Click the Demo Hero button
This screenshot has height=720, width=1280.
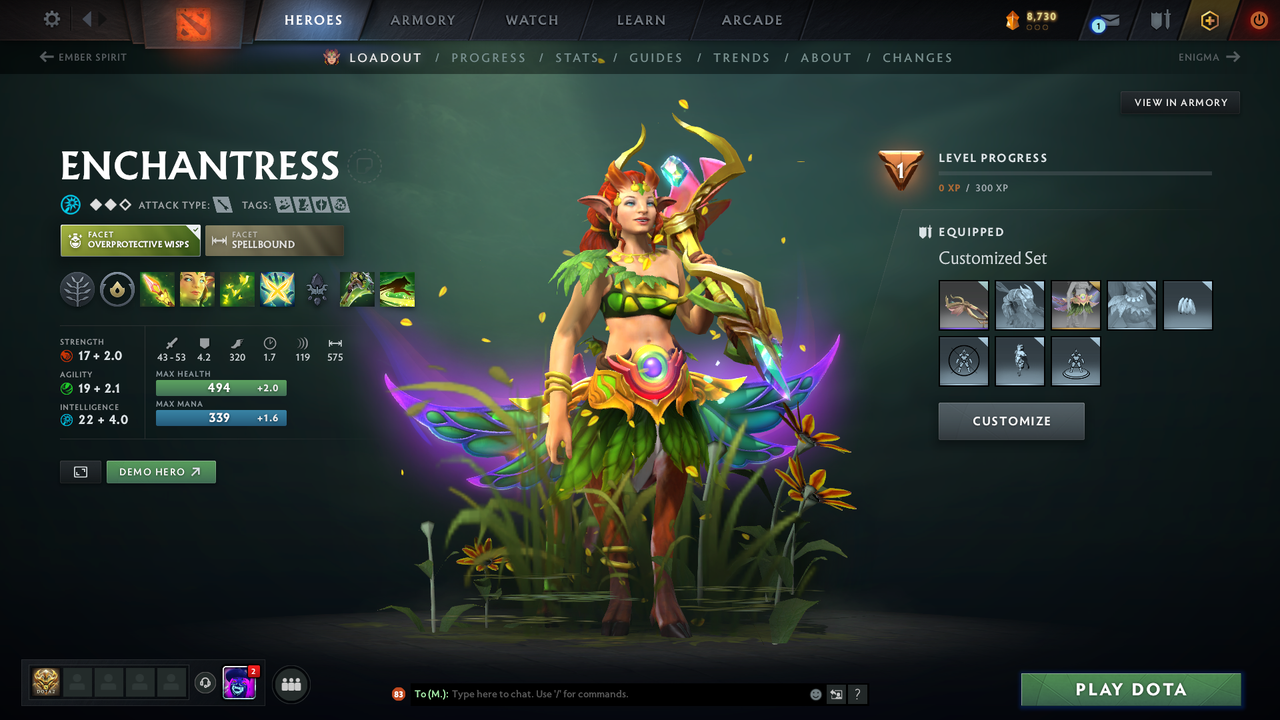(x=161, y=471)
